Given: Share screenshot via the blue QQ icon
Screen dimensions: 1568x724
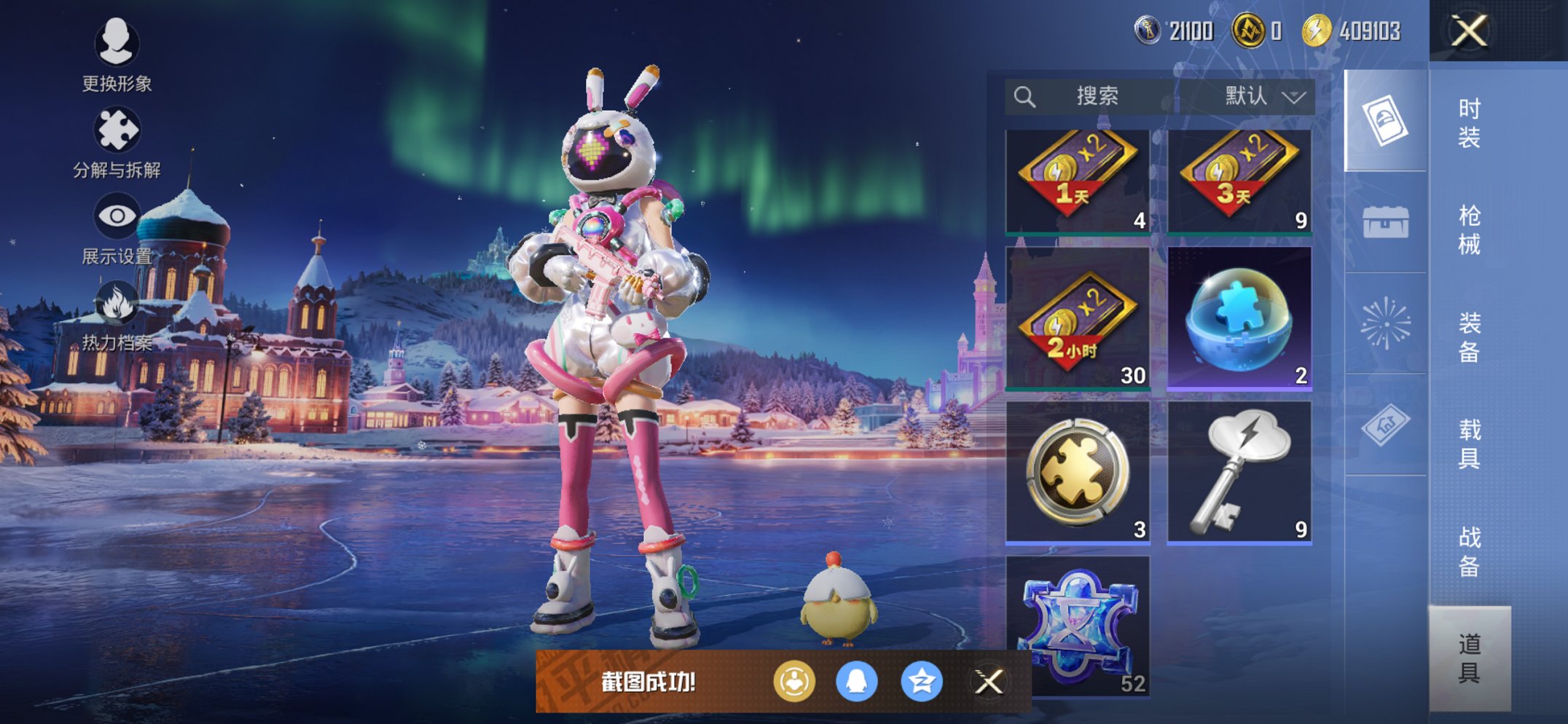Looking at the screenshot, I should [856, 682].
